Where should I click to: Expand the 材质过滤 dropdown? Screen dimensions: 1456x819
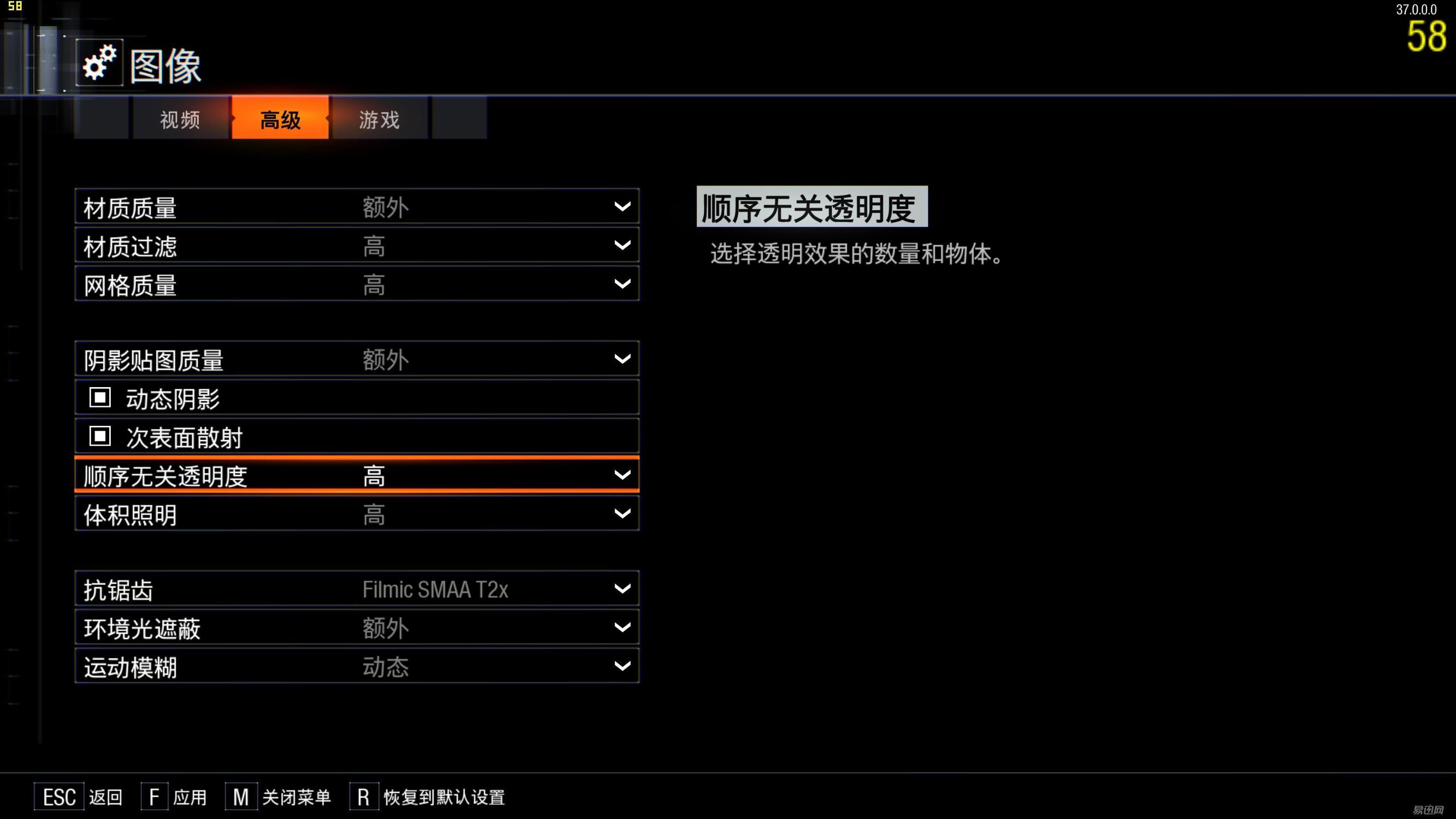click(x=622, y=245)
